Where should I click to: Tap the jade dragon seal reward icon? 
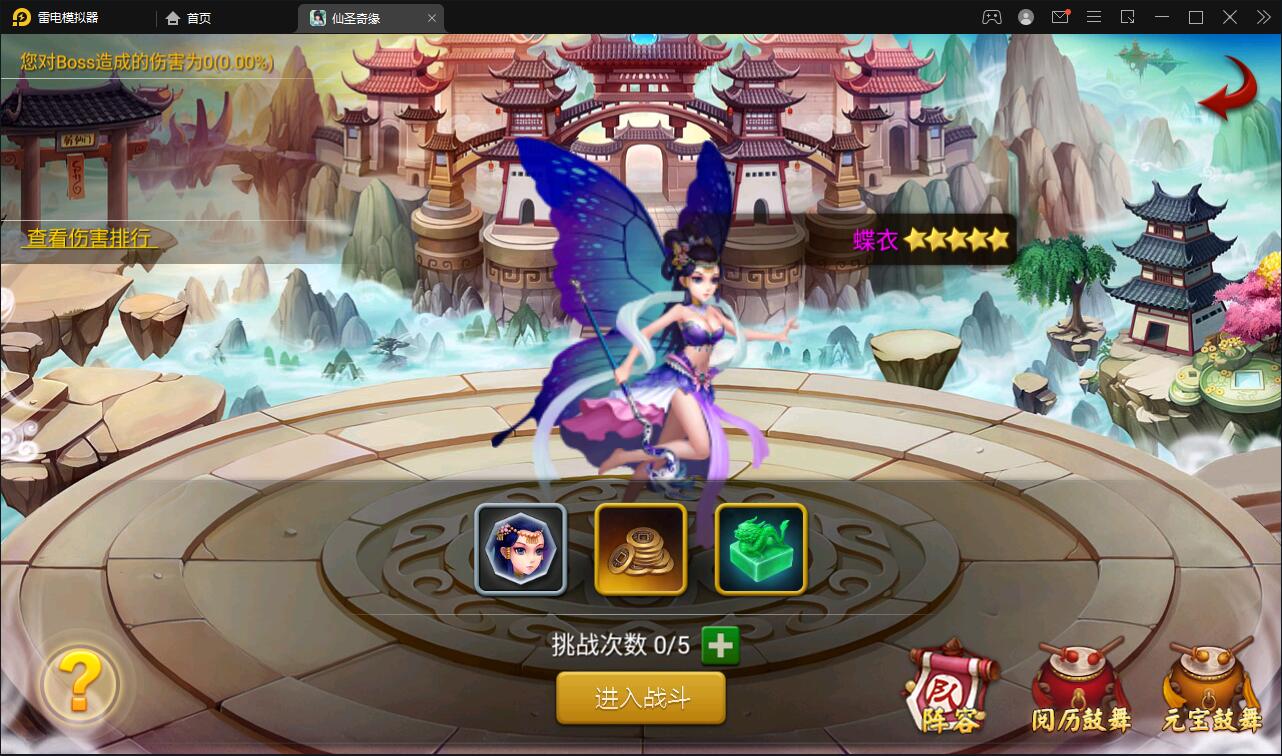(x=760, y=549)
